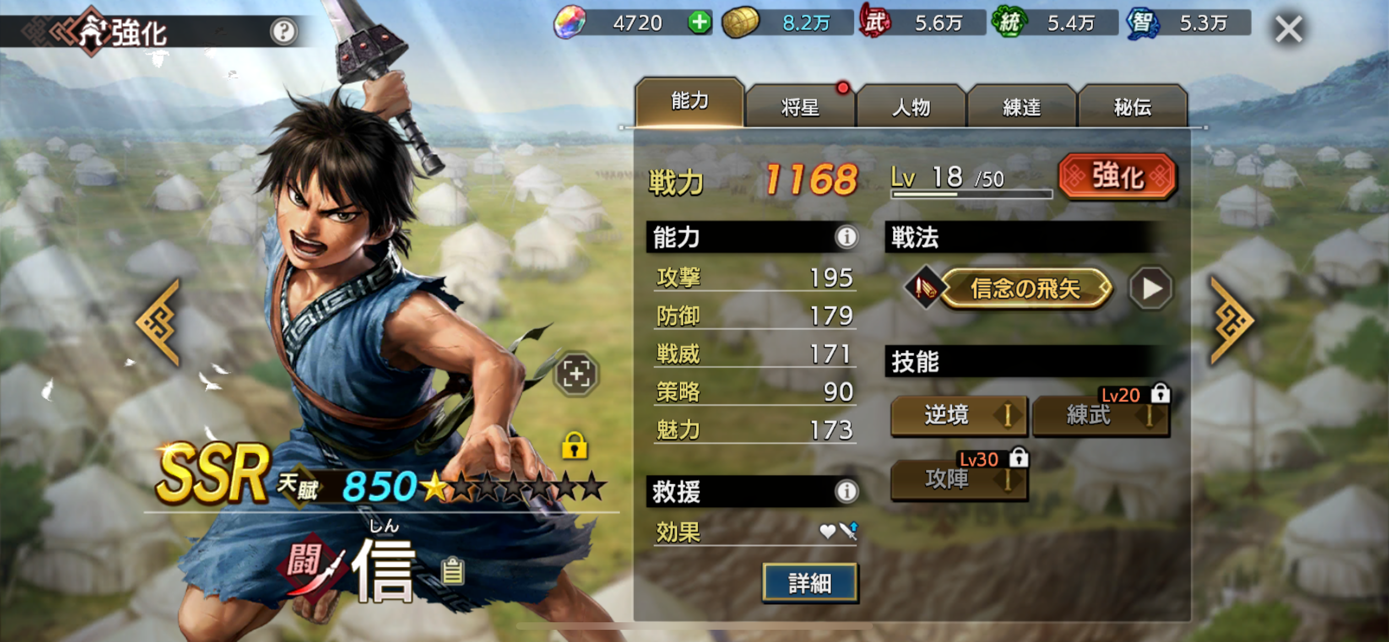Close the character enhancement screen
This screenshot has width=1389, height=642.
(1288, 29)
